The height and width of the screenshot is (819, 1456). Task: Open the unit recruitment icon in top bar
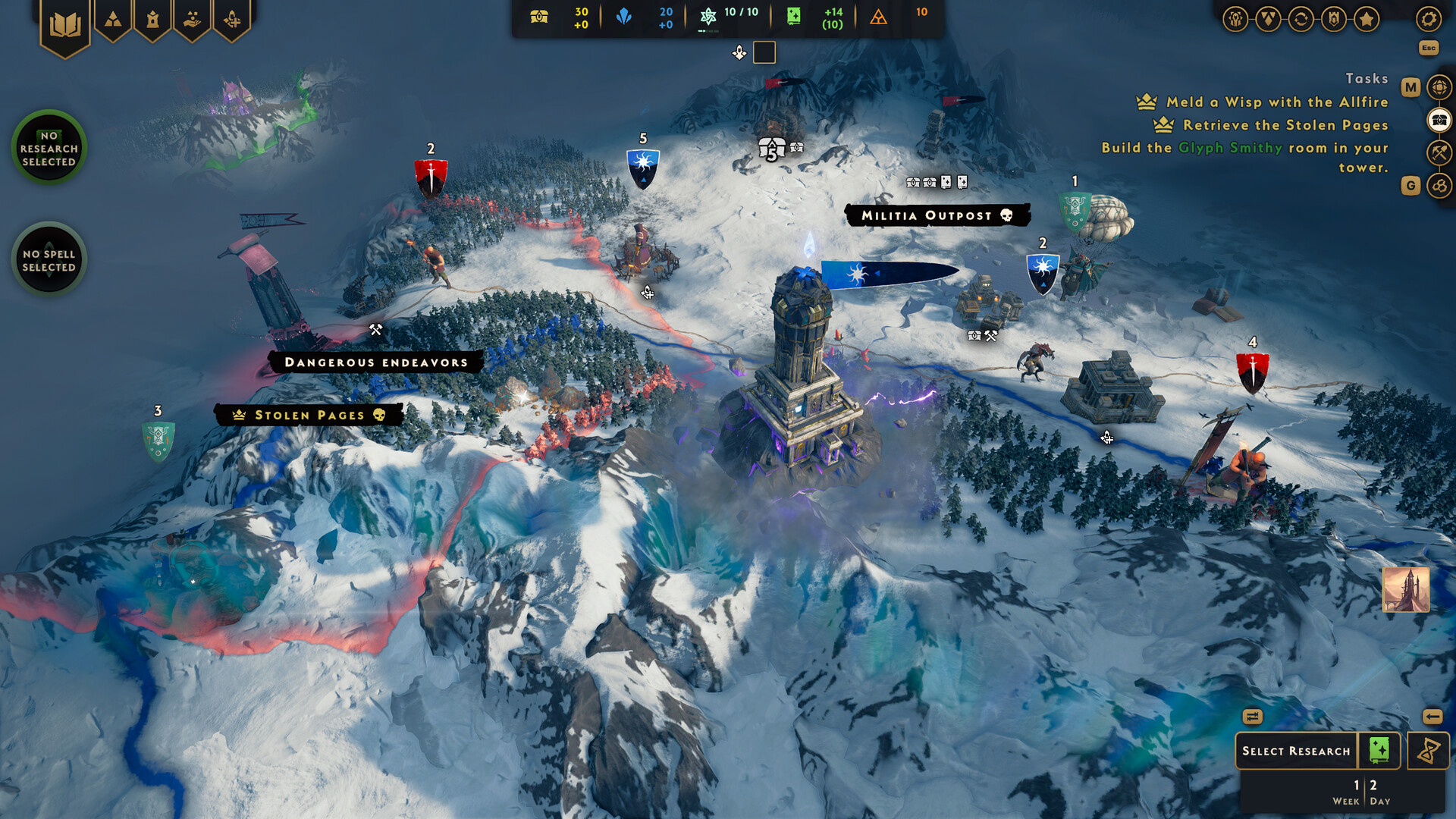point(231,18)
